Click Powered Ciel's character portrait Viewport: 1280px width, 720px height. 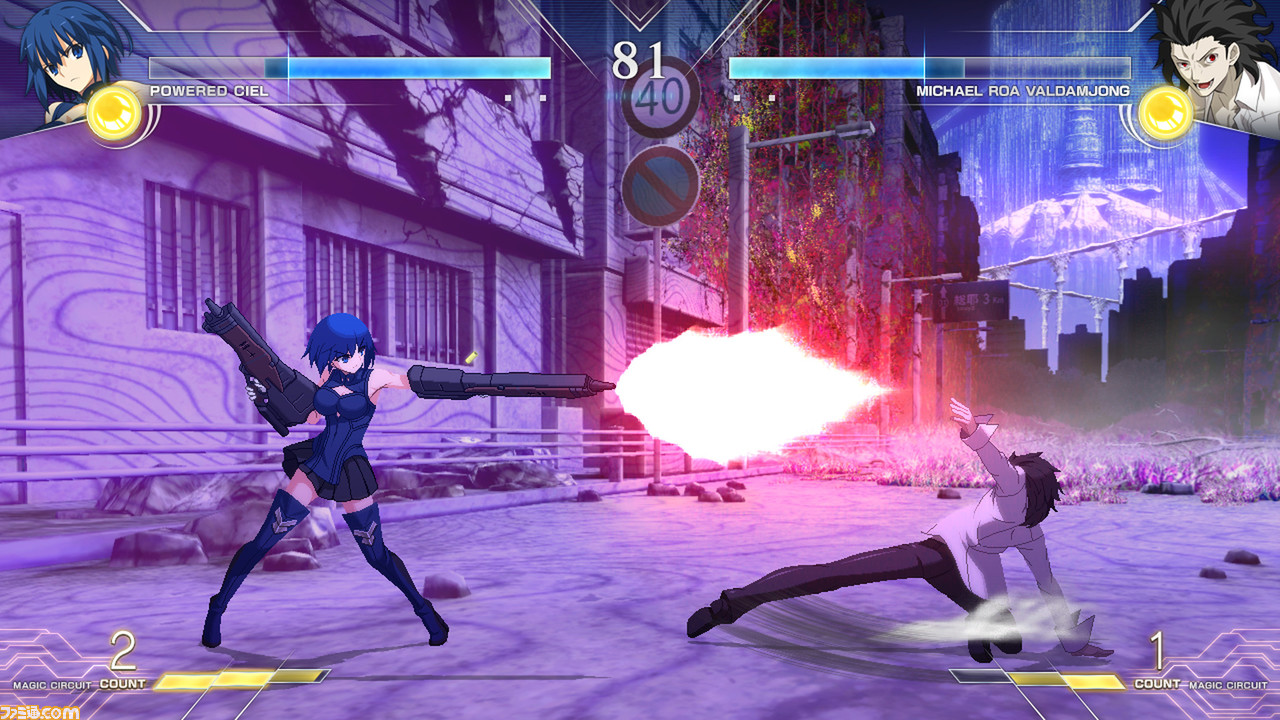[x=66, y=50]
